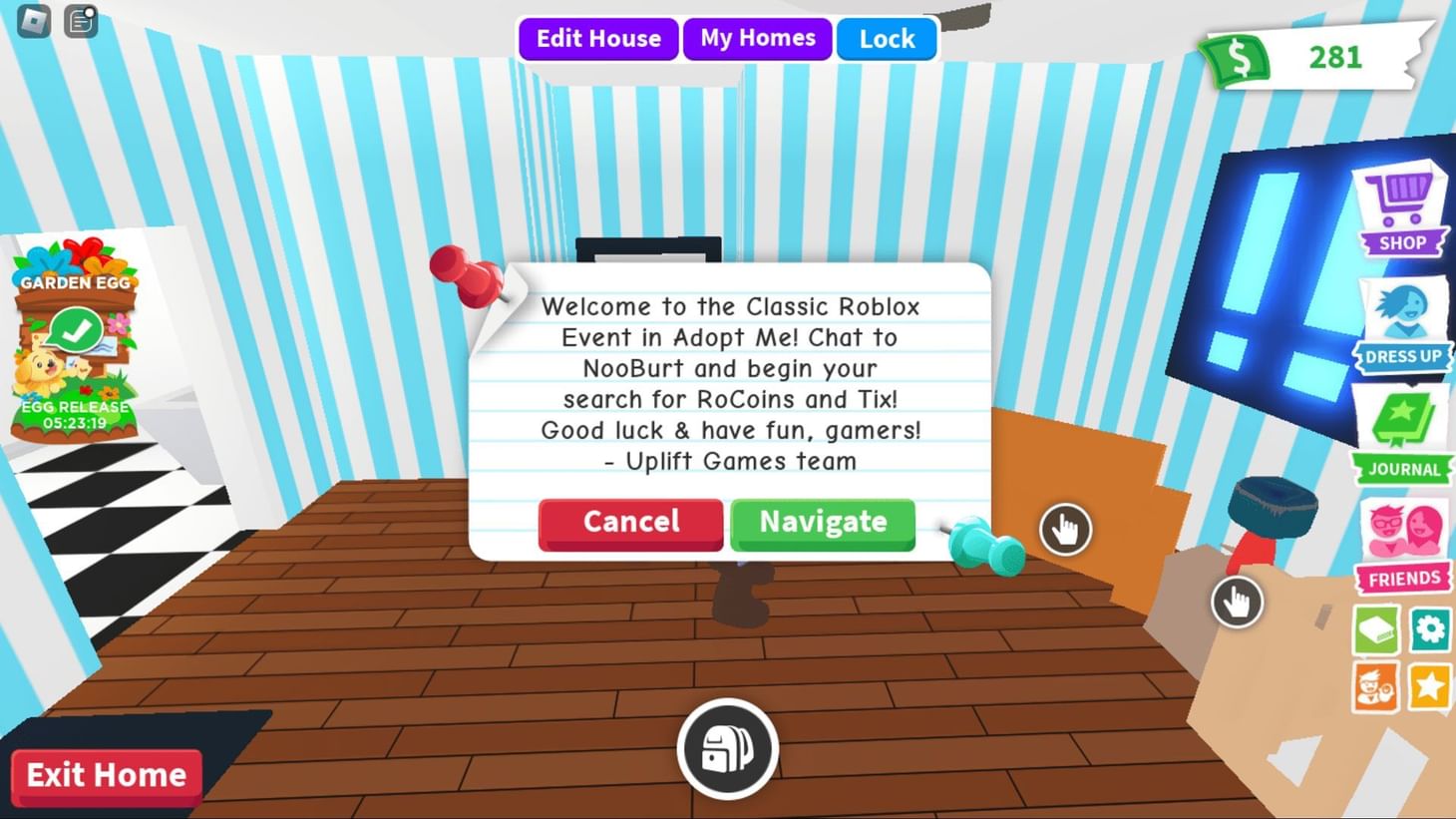Screen dimensions: 1456x819
Task: Click the pointing hand cursor indicator
Action: click(x=1065, y=531)
